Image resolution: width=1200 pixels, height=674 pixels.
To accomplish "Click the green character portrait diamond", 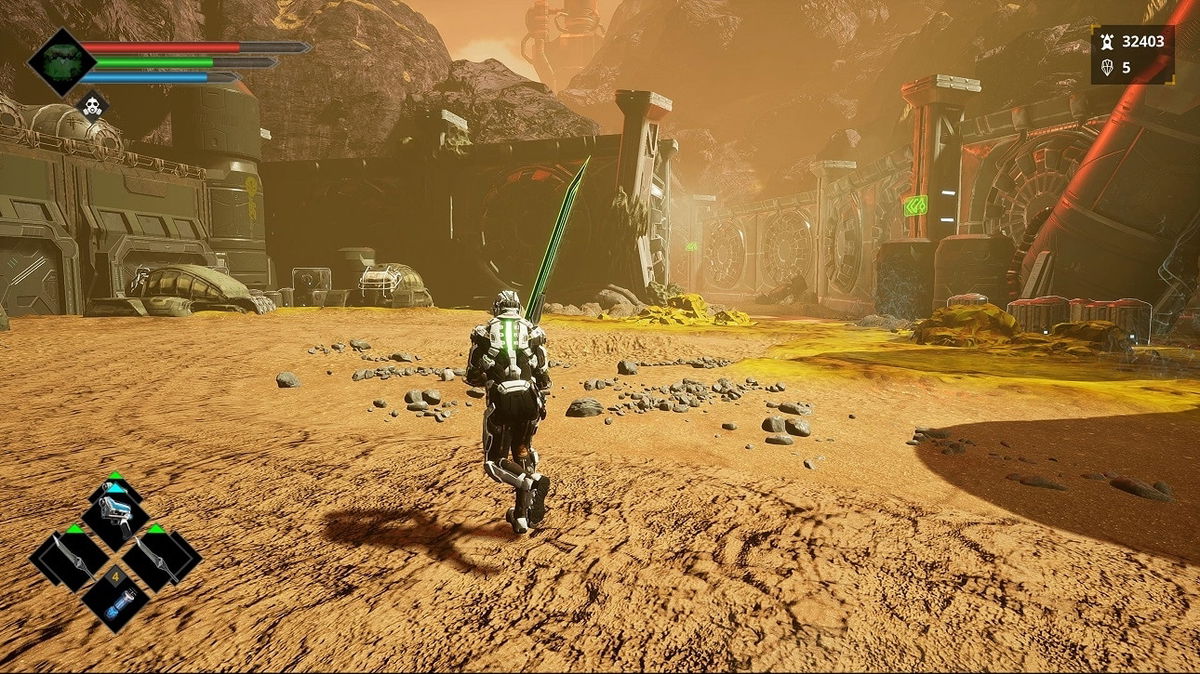I will click(x=61, y=61).
